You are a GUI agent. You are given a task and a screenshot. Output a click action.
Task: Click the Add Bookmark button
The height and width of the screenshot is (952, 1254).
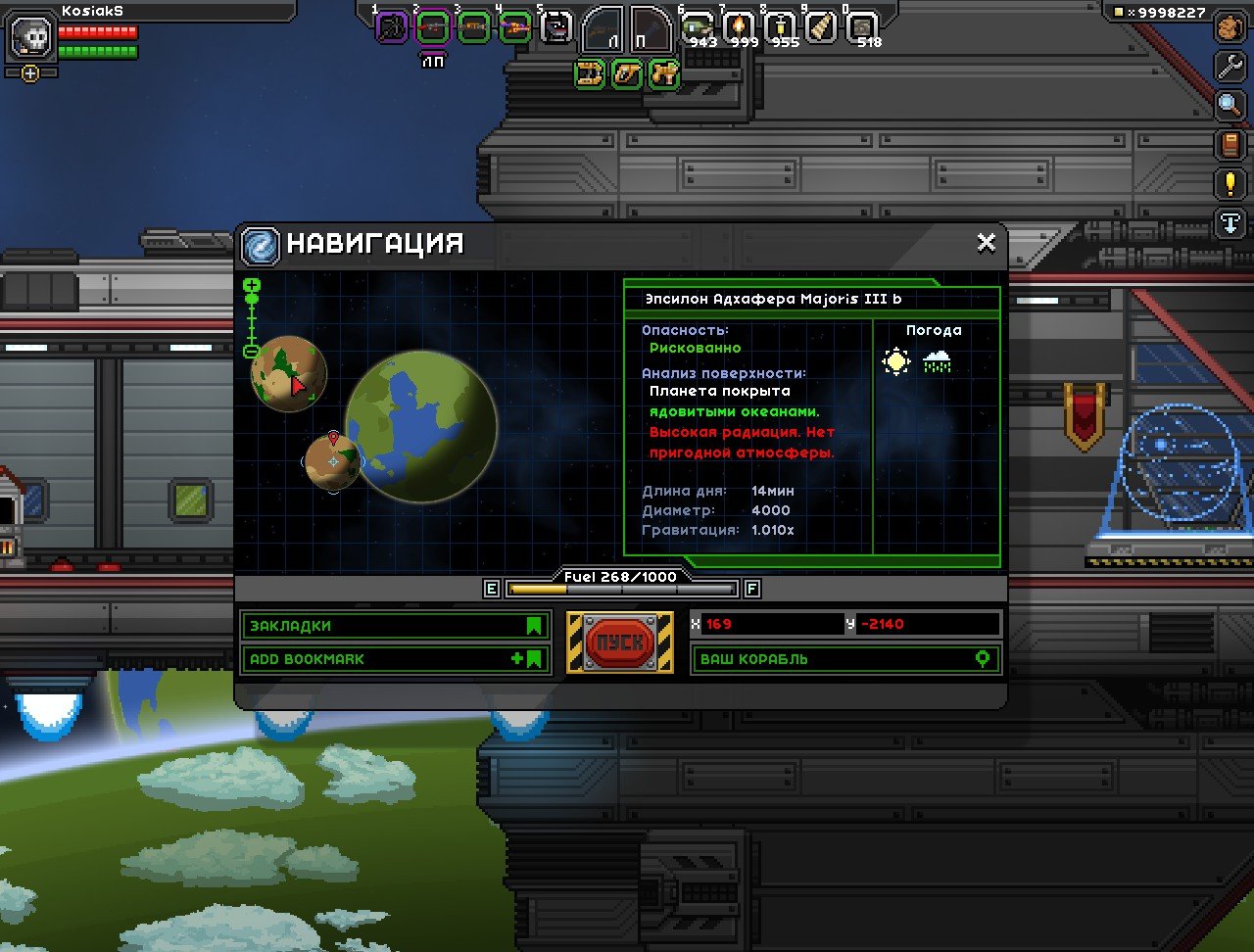tap(395, 659)
